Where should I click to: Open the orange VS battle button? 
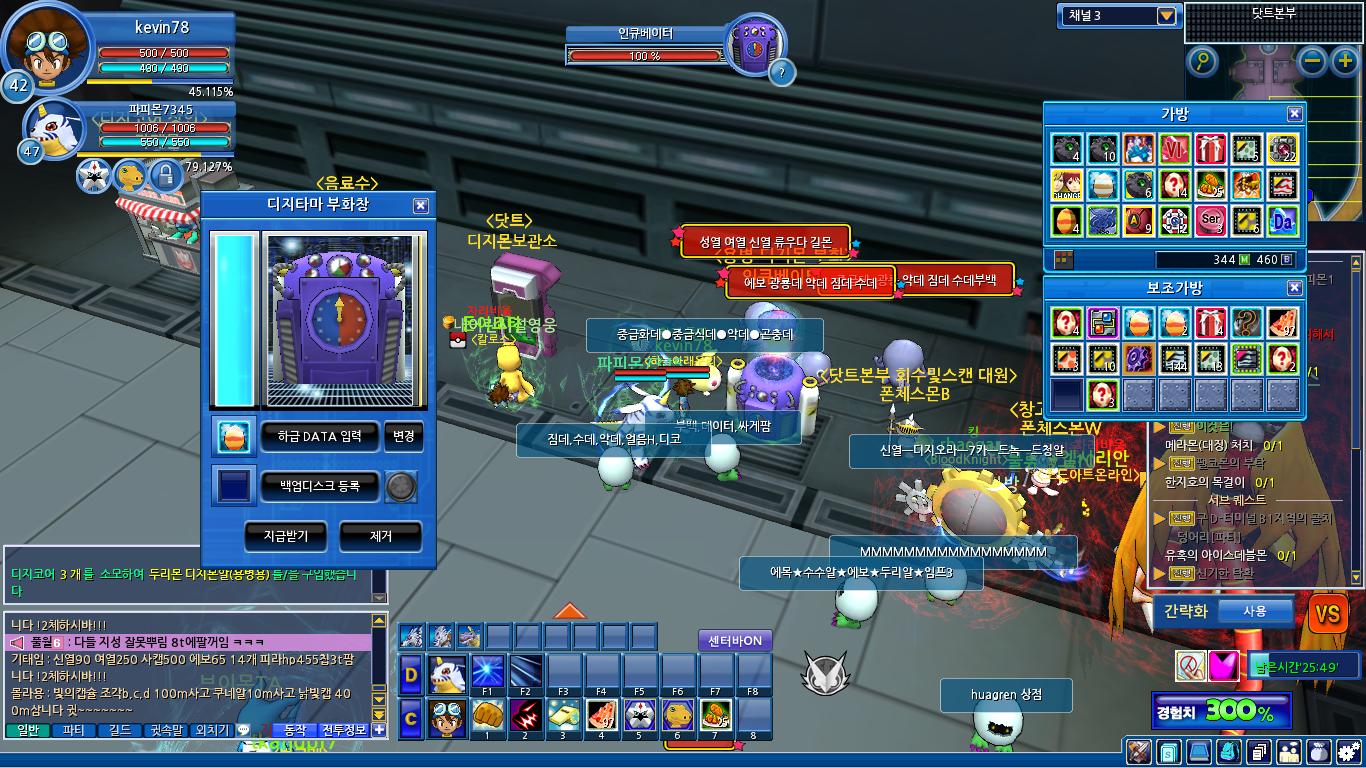1328,613
